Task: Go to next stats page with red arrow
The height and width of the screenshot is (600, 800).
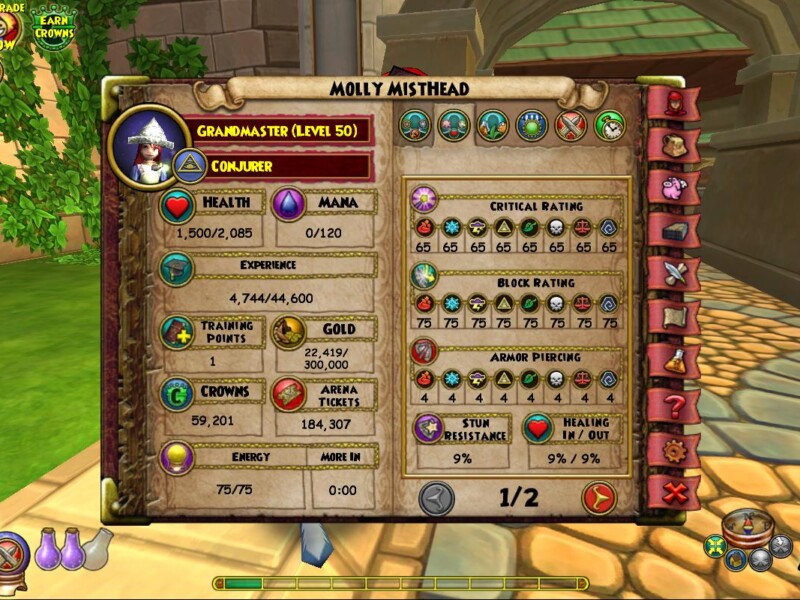Action: pos(599,497)
